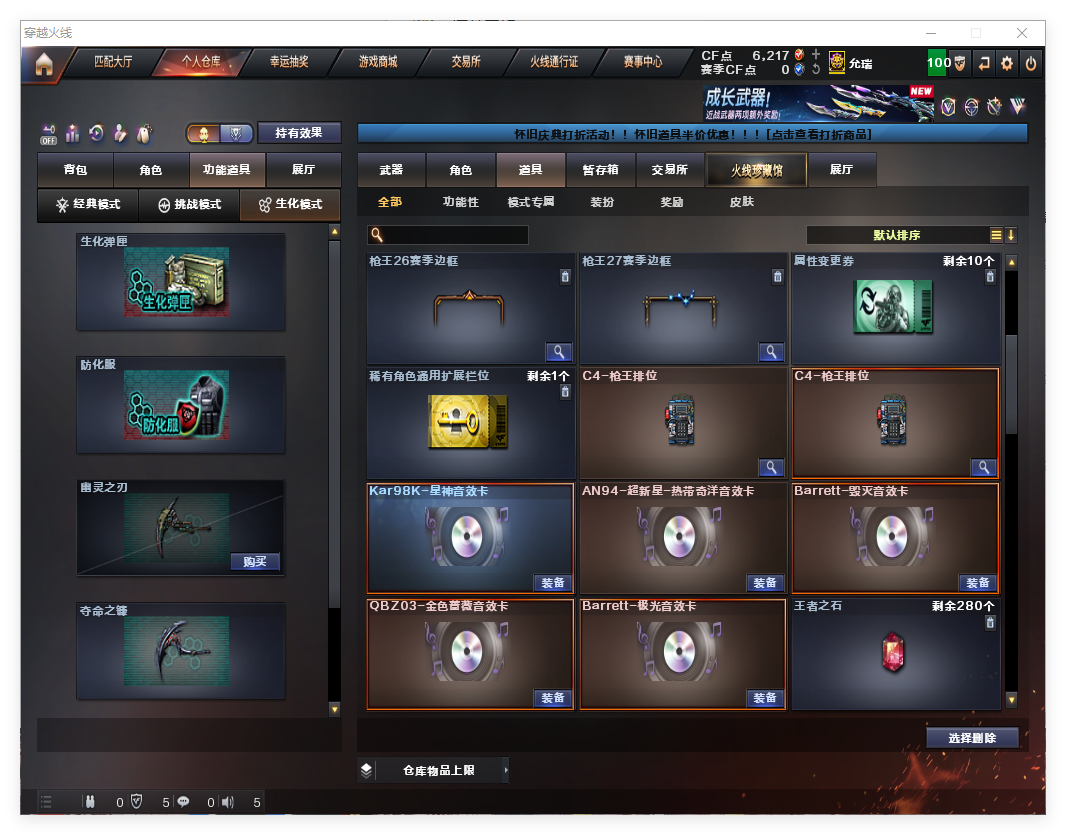Image resolution: width=1066 pixels, height=835 pixels.
Task: Equip the Kar98K-星神音效卡
Action: click(552, 583)
